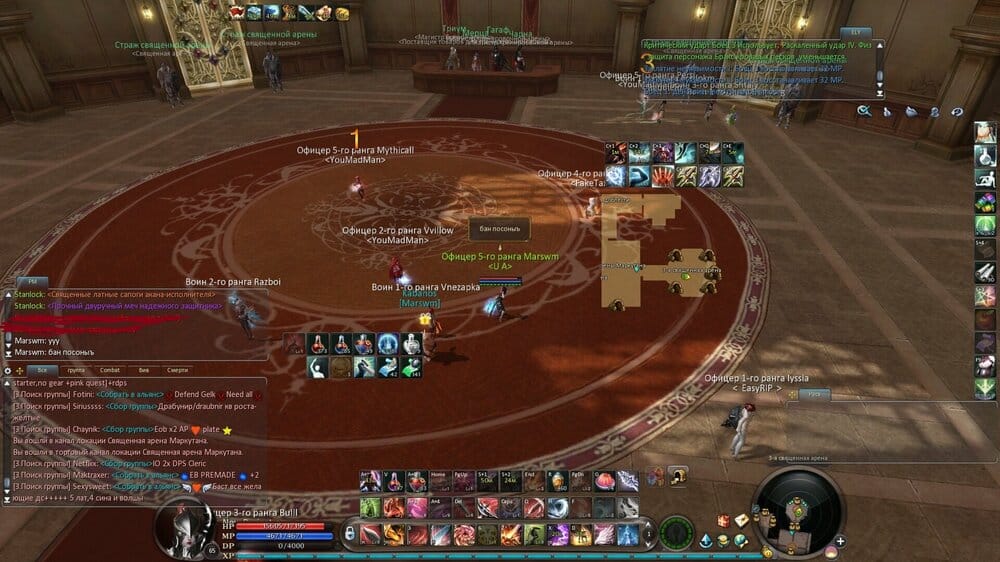Click the open hand skill icon
Image resolution: width=1000 pixels, height=562 pixels.
(661, 176)
